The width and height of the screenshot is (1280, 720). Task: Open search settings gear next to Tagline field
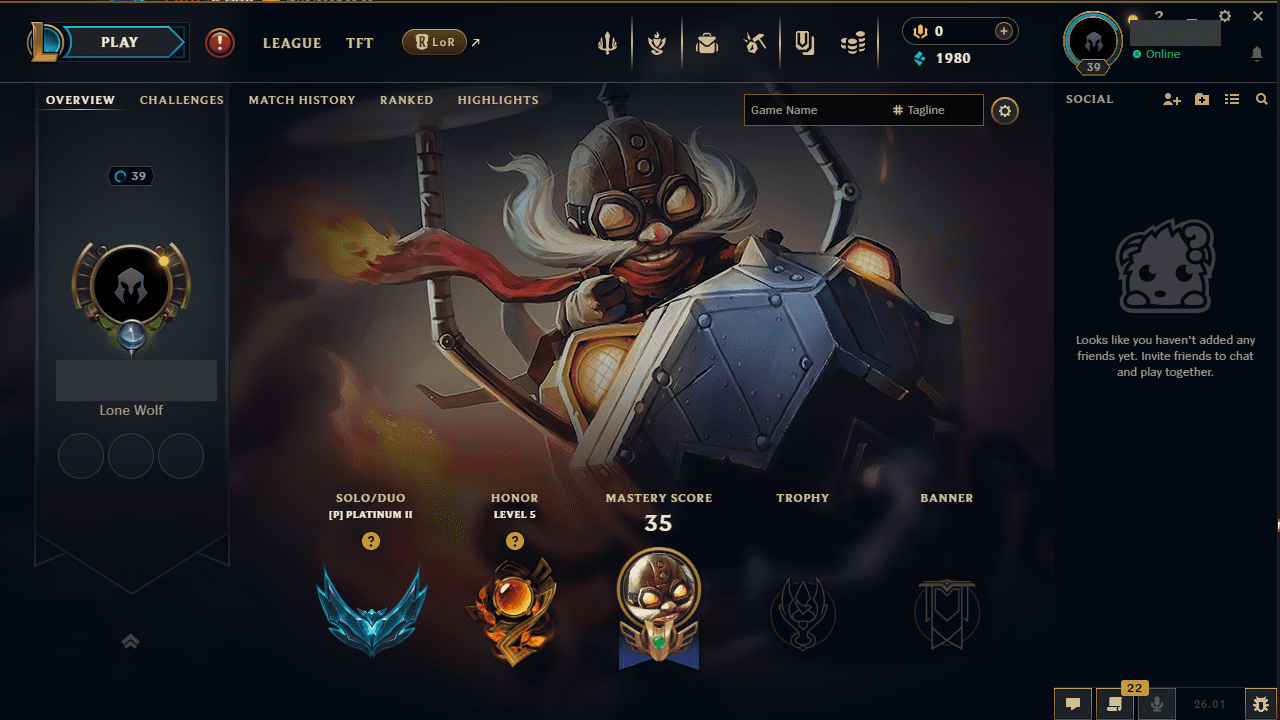[x=1004, y=111]
